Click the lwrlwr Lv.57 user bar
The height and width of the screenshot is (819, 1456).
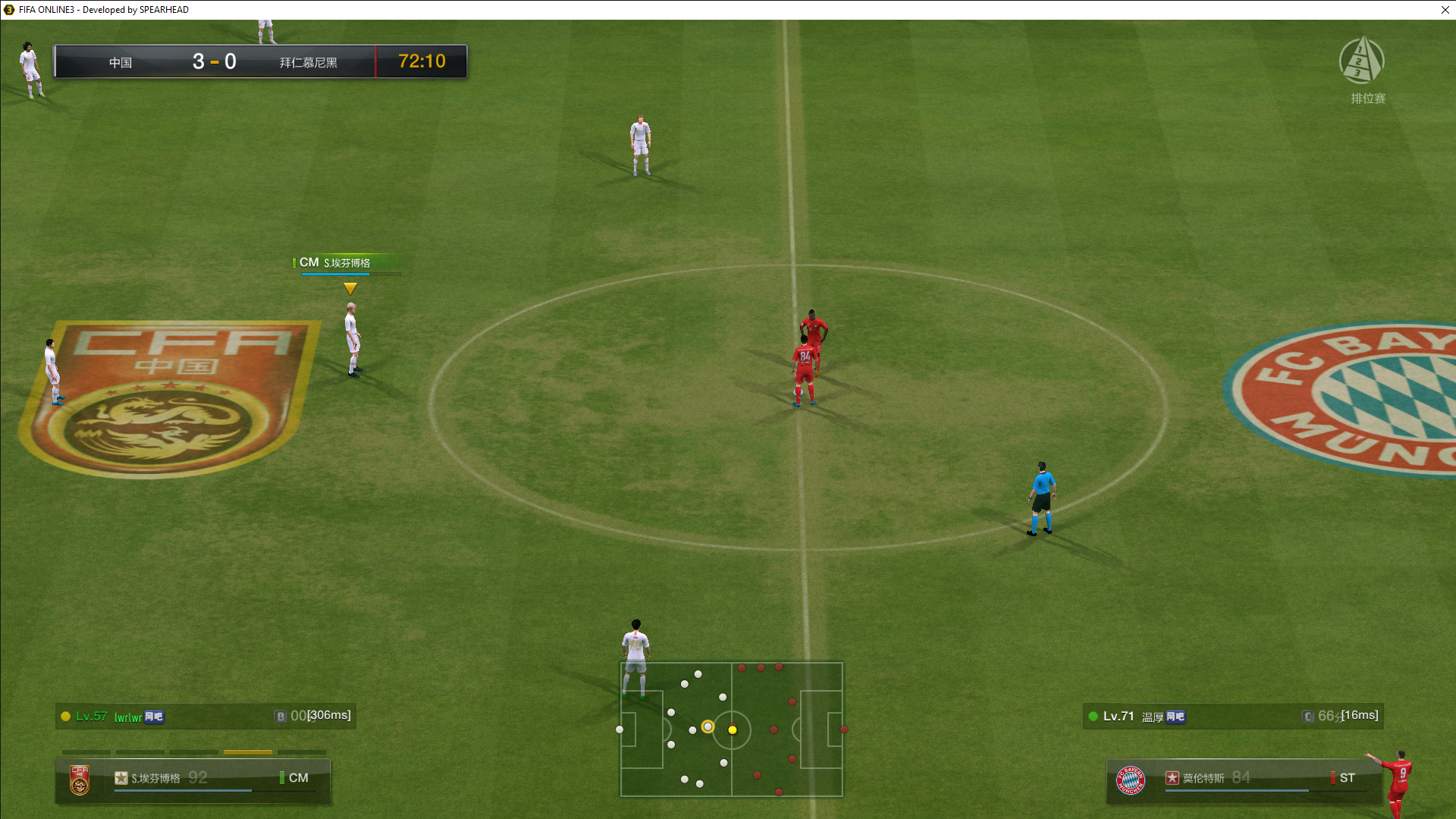[x=206, y=716]
